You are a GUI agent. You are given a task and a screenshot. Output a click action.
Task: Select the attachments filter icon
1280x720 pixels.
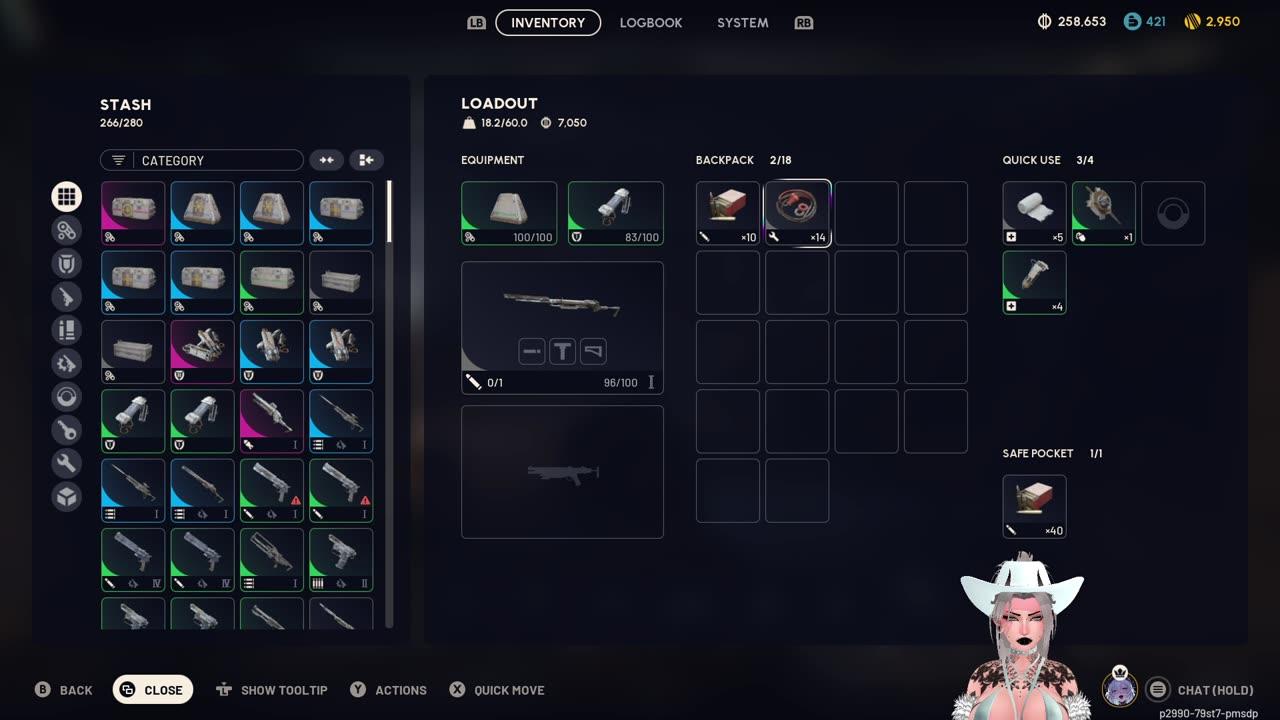(x=66, y=230)
